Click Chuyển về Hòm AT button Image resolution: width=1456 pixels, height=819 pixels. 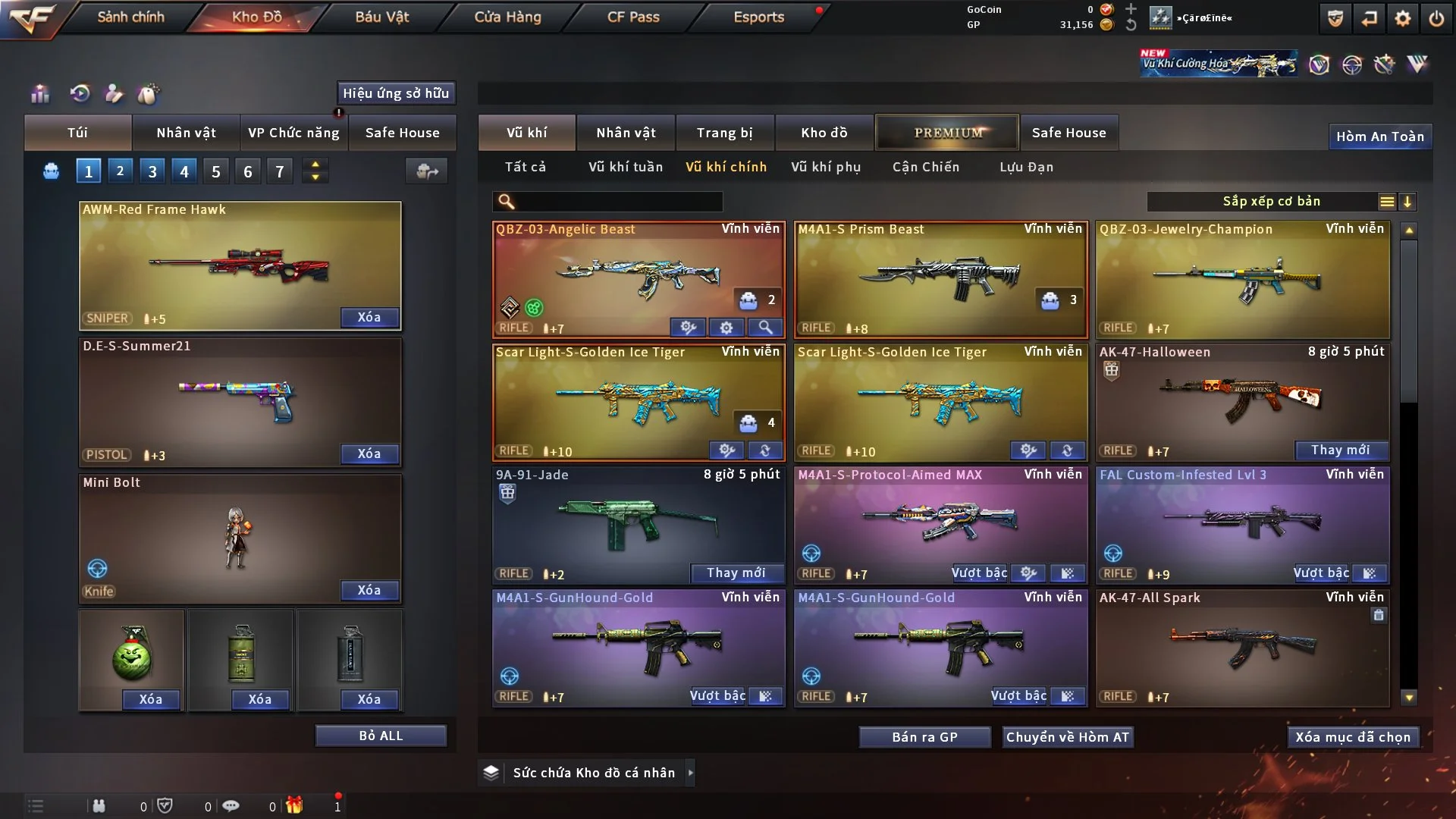1068,737
